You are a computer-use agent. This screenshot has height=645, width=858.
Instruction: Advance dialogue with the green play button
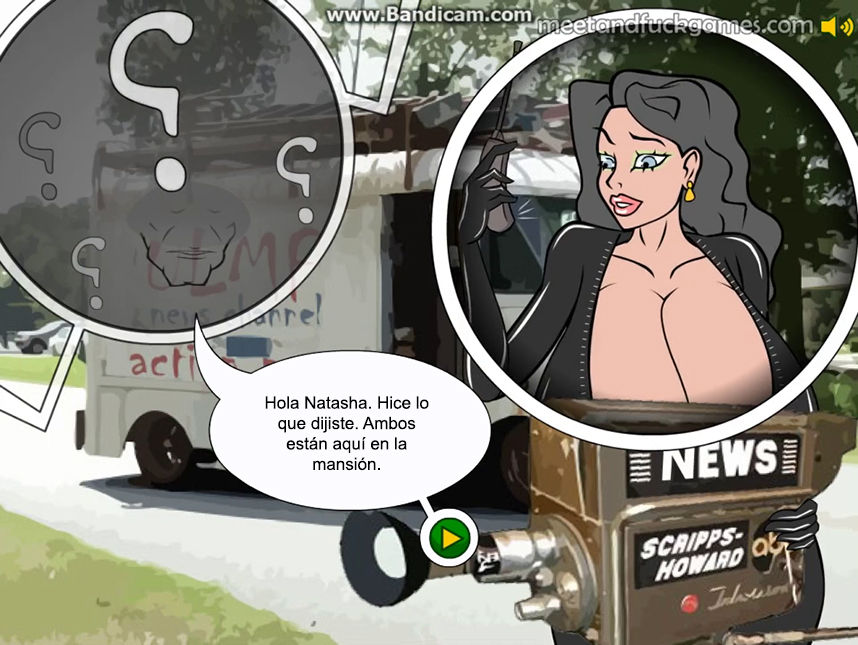(x=450, y=540)
